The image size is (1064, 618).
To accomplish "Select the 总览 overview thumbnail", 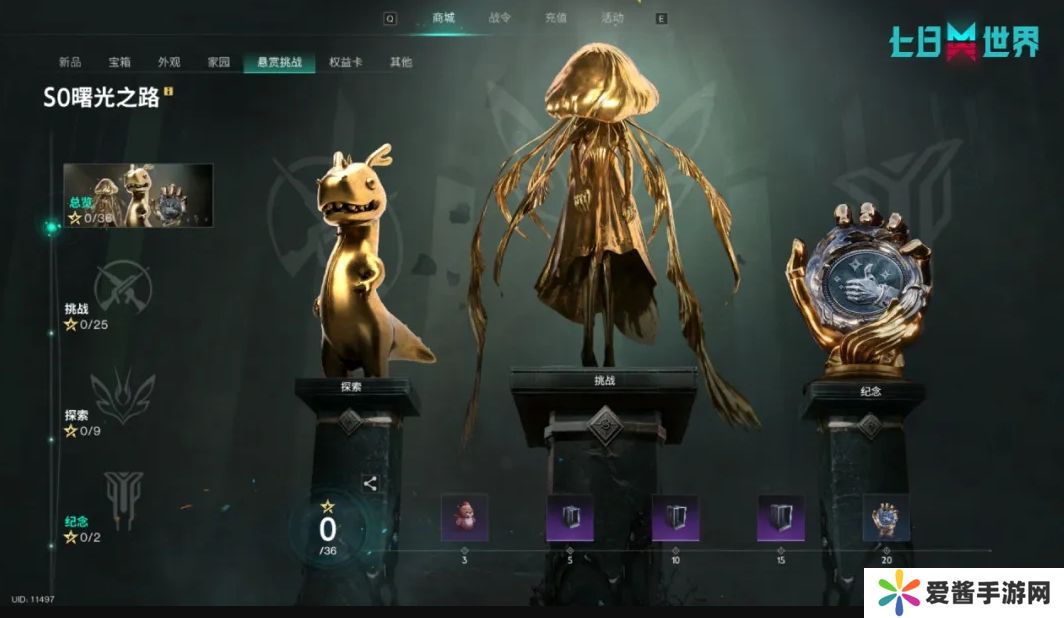I will coord(138,195).
